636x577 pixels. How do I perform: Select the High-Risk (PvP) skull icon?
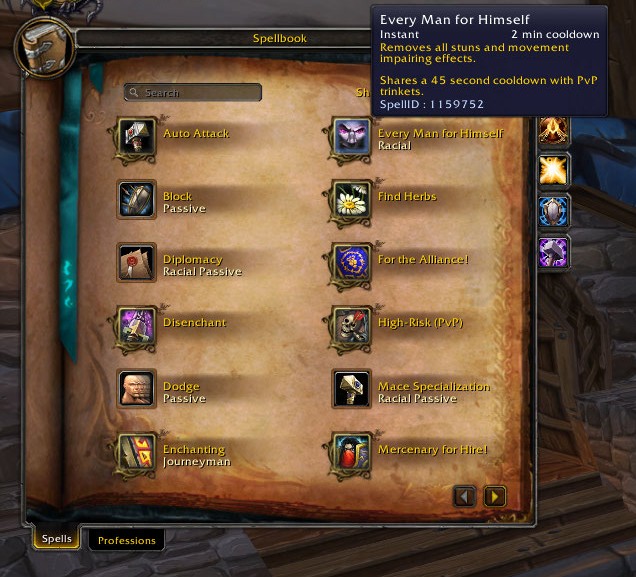click(x=351, y=326)
